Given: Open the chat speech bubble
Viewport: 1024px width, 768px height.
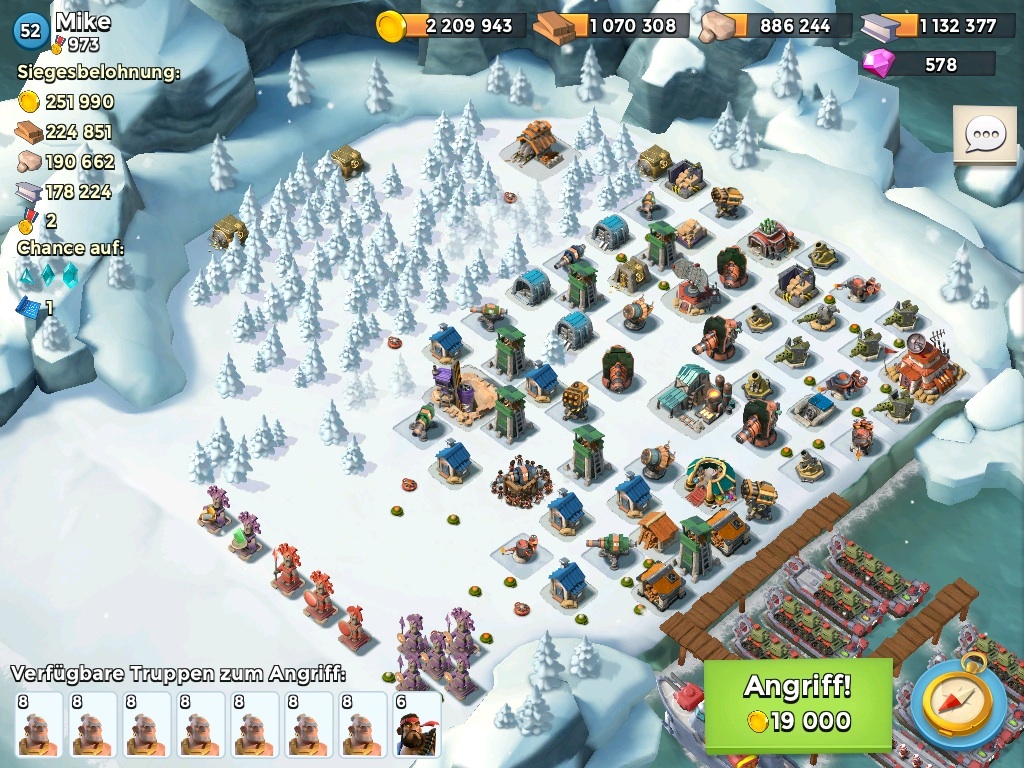Looking at the screenshot, I should pyautogui.click(x=984, y=135).
